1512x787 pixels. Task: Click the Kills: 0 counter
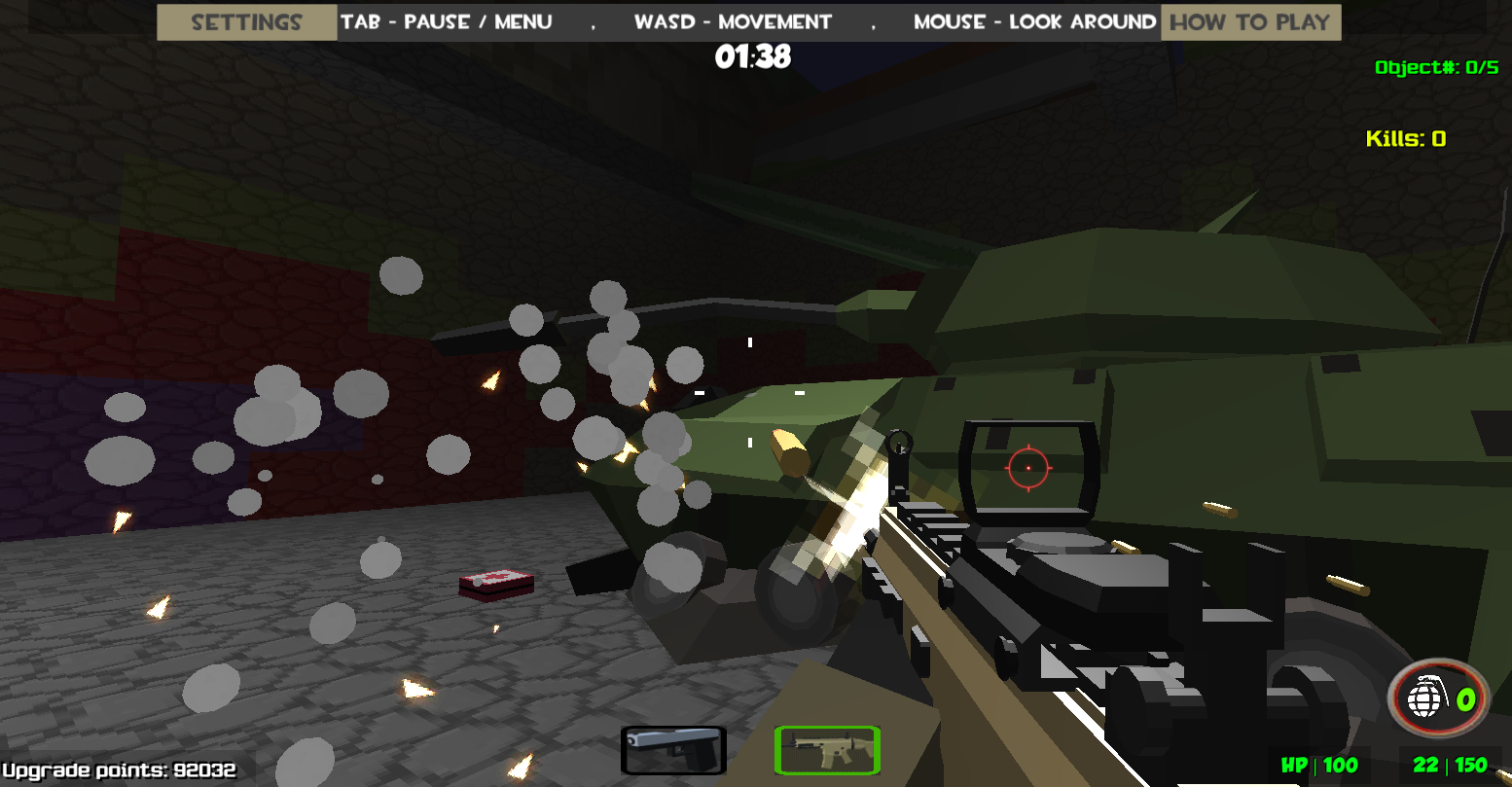point(1405,139)
